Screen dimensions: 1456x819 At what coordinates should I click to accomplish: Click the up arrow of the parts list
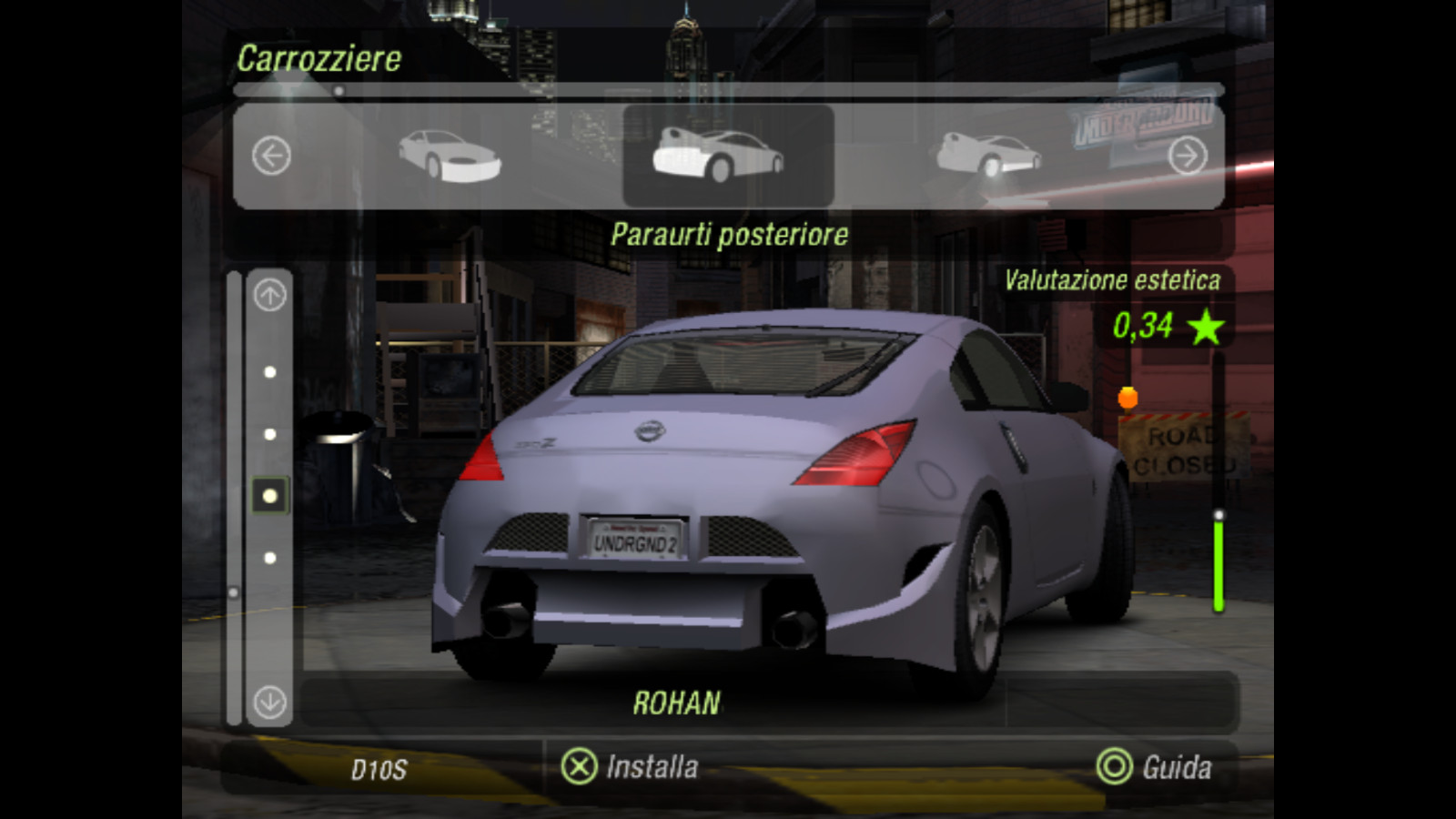pos(270,296)
